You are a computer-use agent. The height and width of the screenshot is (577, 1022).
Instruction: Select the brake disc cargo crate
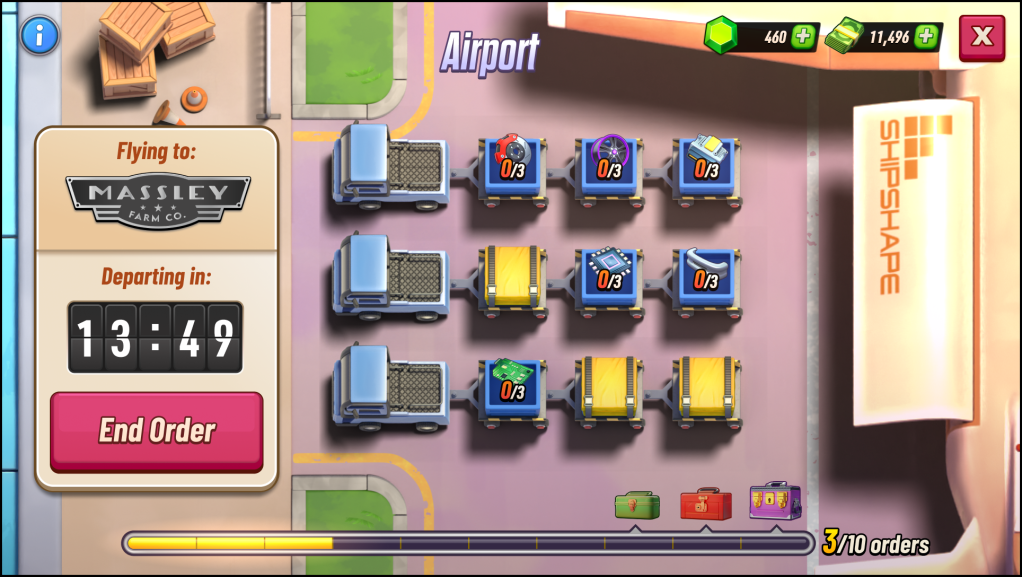point(513,165)
